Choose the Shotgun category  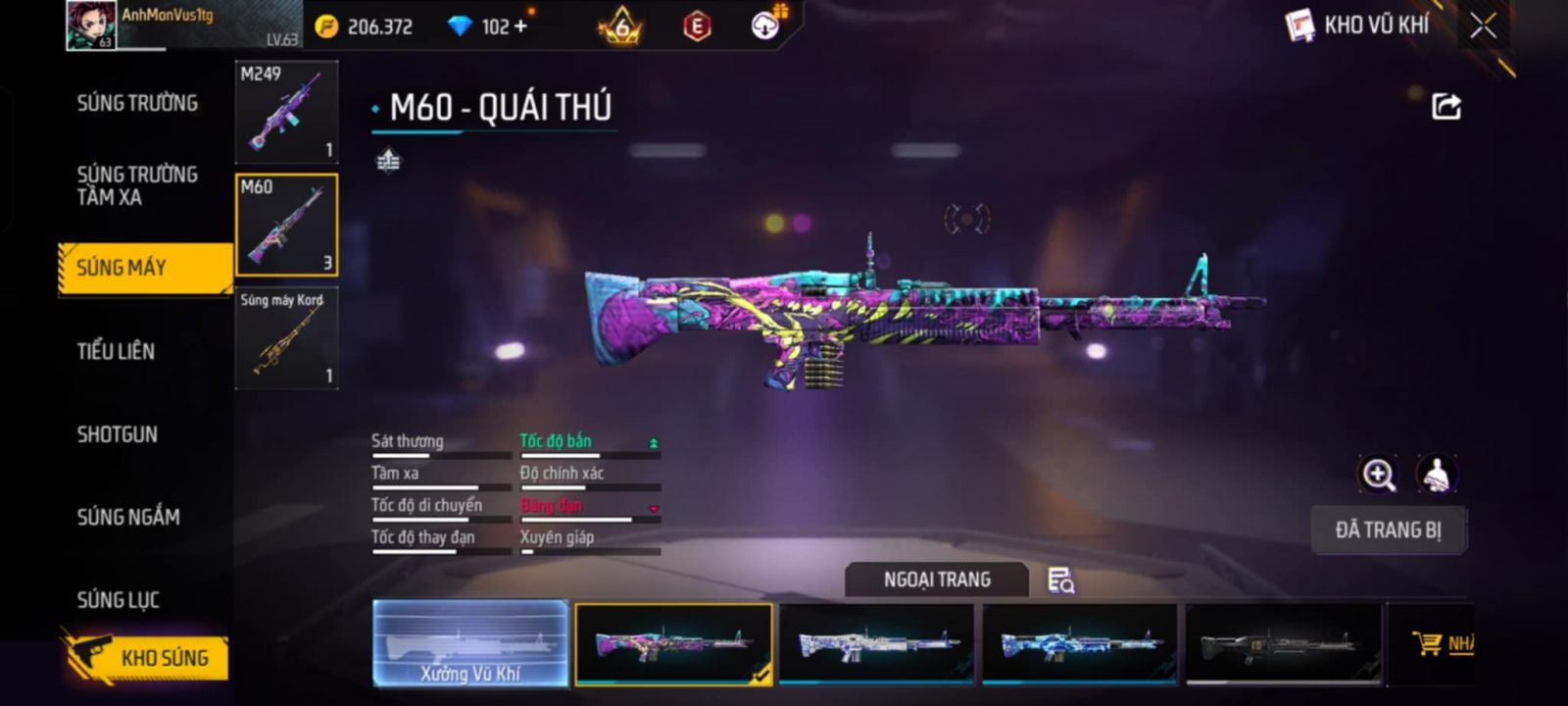click(117, 434)
